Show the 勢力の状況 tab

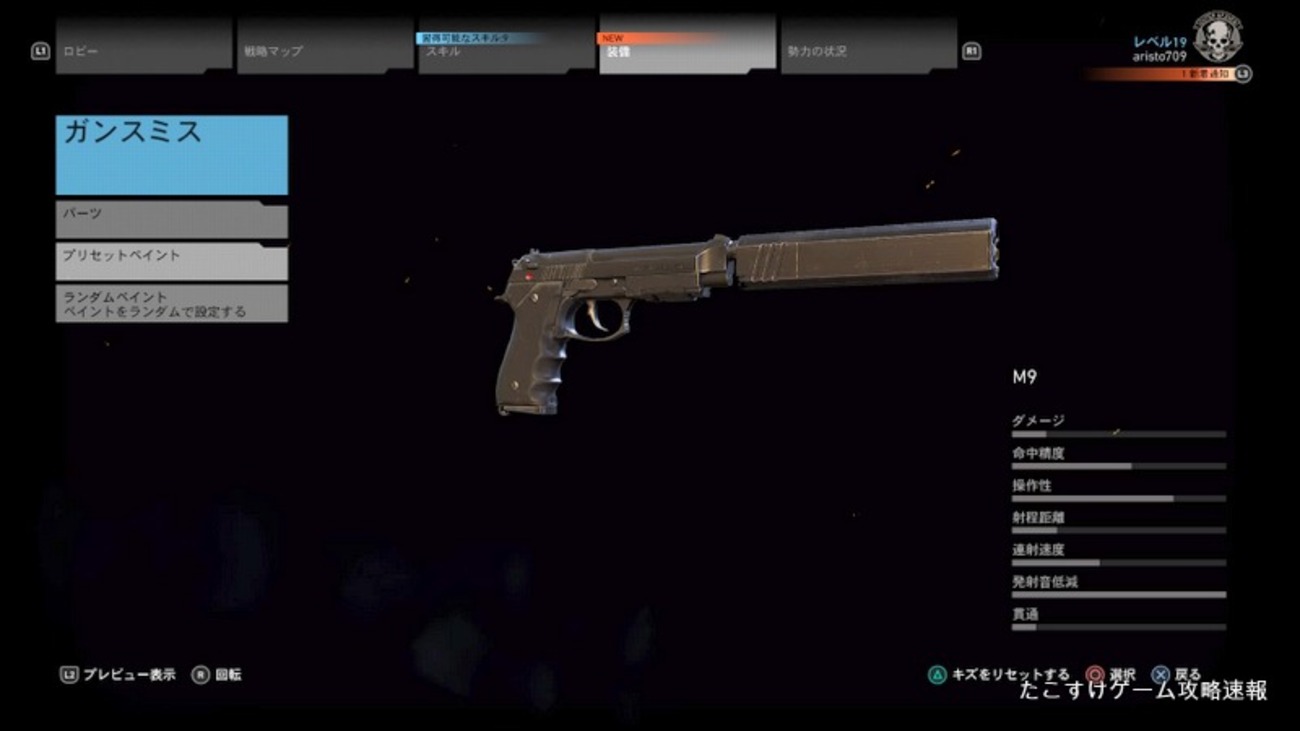pos(868,50)
